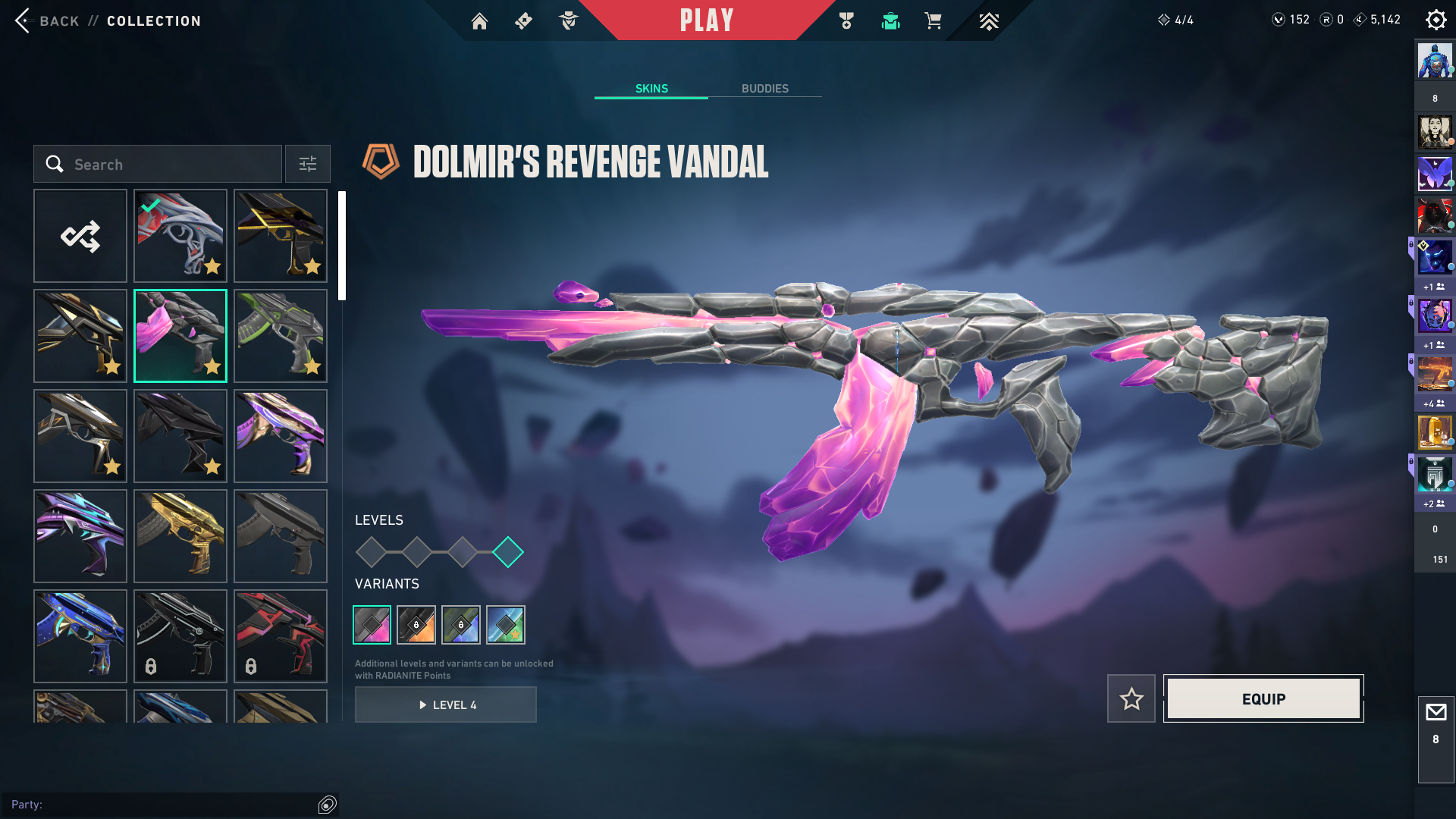Choose the random skin shuffle tile
The height and width of the screenshot is (819, 1456).
point(80,236)
